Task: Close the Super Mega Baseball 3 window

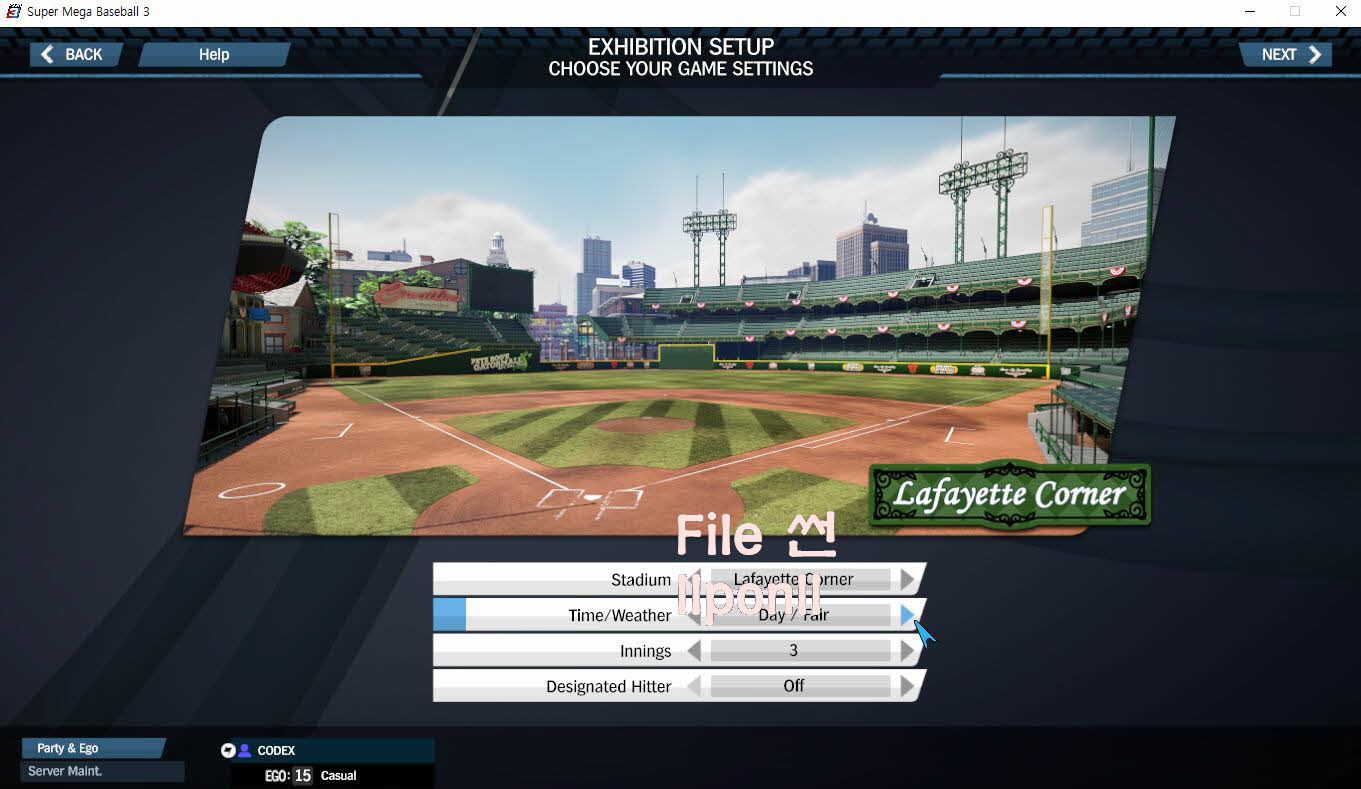Action: coord(1340,12)
